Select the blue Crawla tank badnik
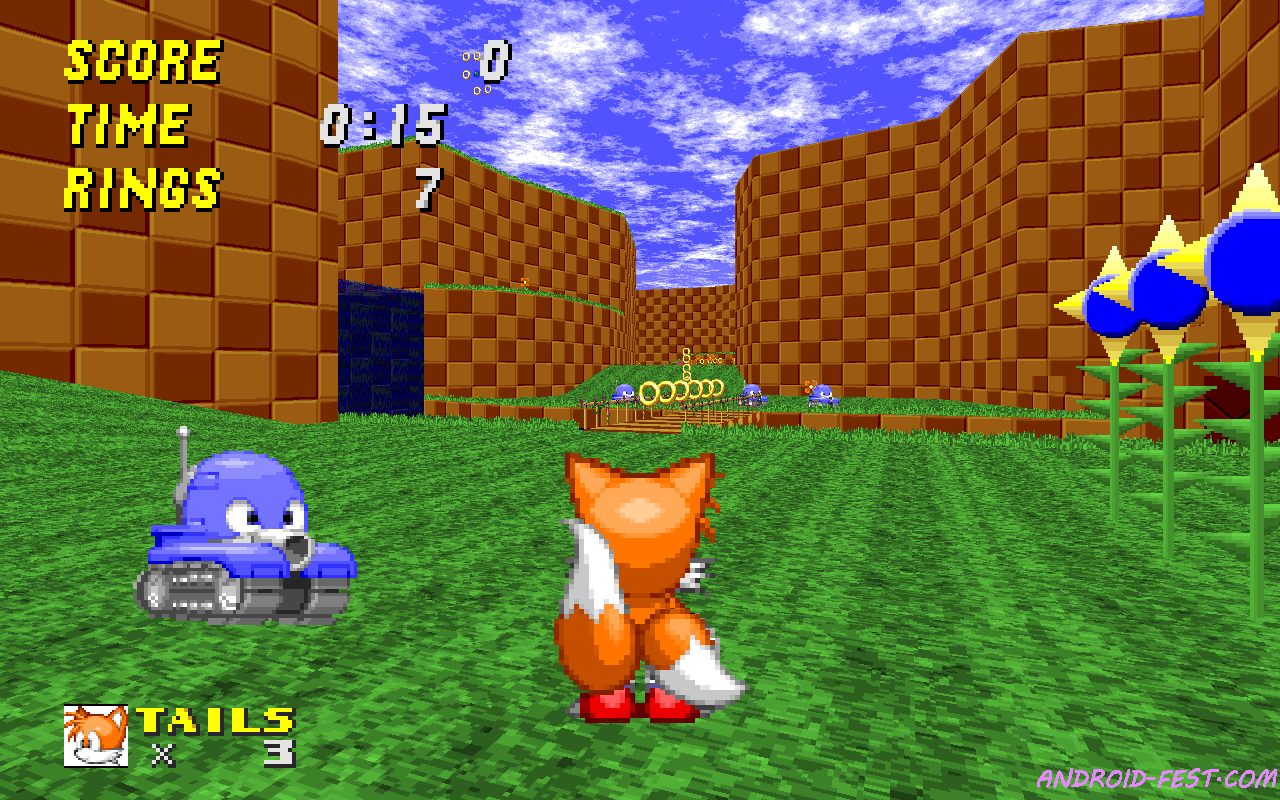Image resolution: width=1280 pixels, height=800 pixels. [247, 540]
